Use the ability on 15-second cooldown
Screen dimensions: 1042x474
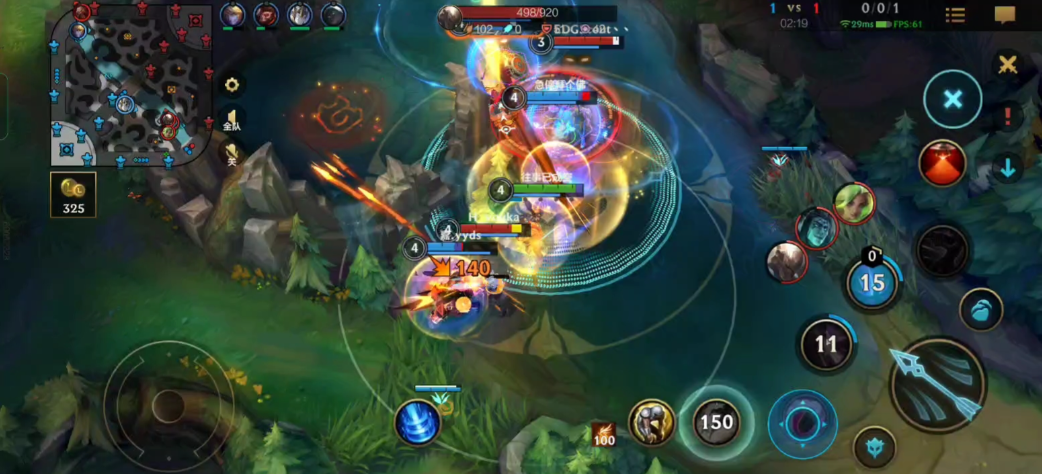[x=872, y=283]
